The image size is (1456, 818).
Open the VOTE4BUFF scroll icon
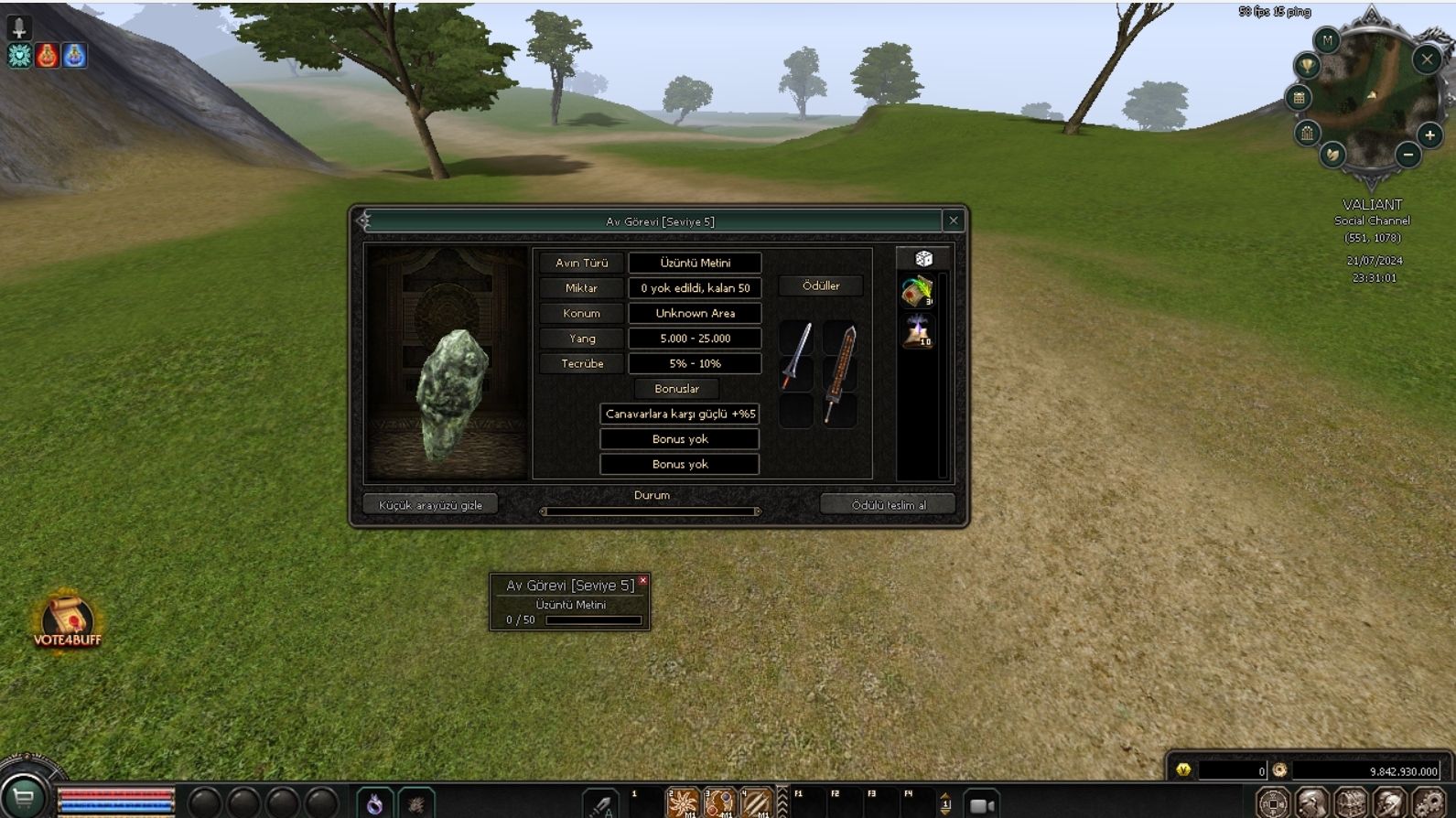(67, 618)
